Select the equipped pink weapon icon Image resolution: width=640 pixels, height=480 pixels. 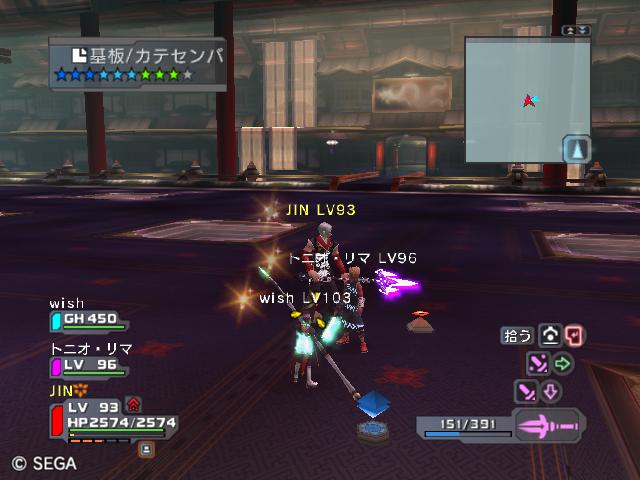[548, 425]
